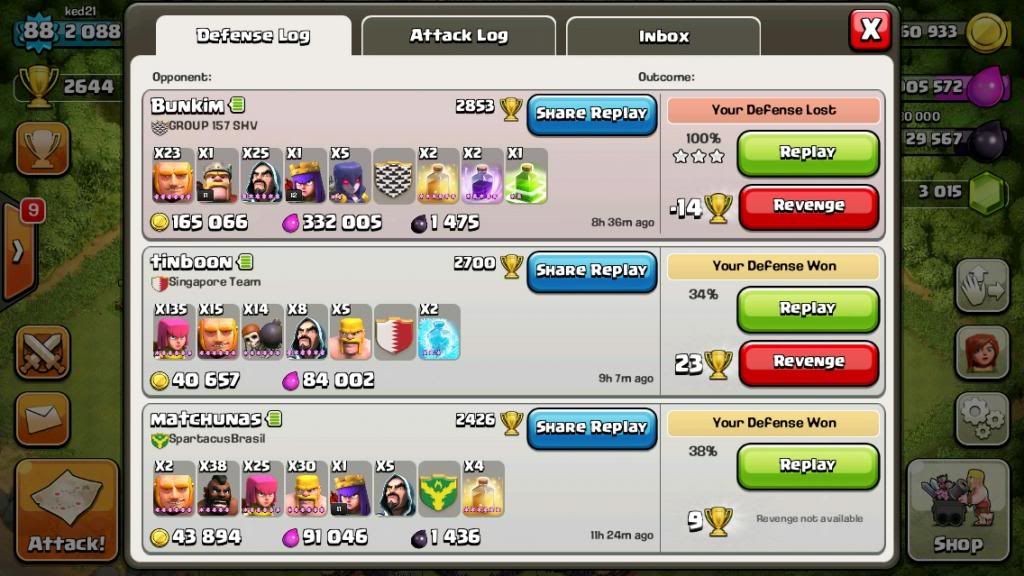Share Replay of tinboon's attack
This screenshot has height=576, width=1024.
tap(592, 270)
